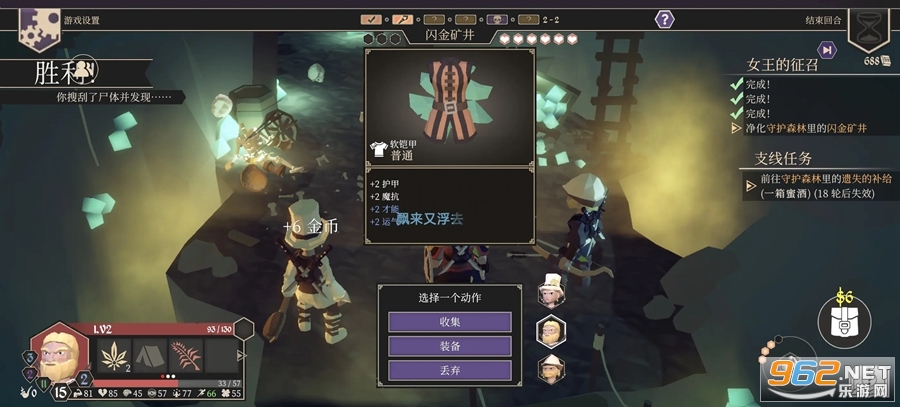Image resolution: width=900 pixels, height=407 pixels.
Task: Discard the item with 丢弃
Action: (450, 370)
